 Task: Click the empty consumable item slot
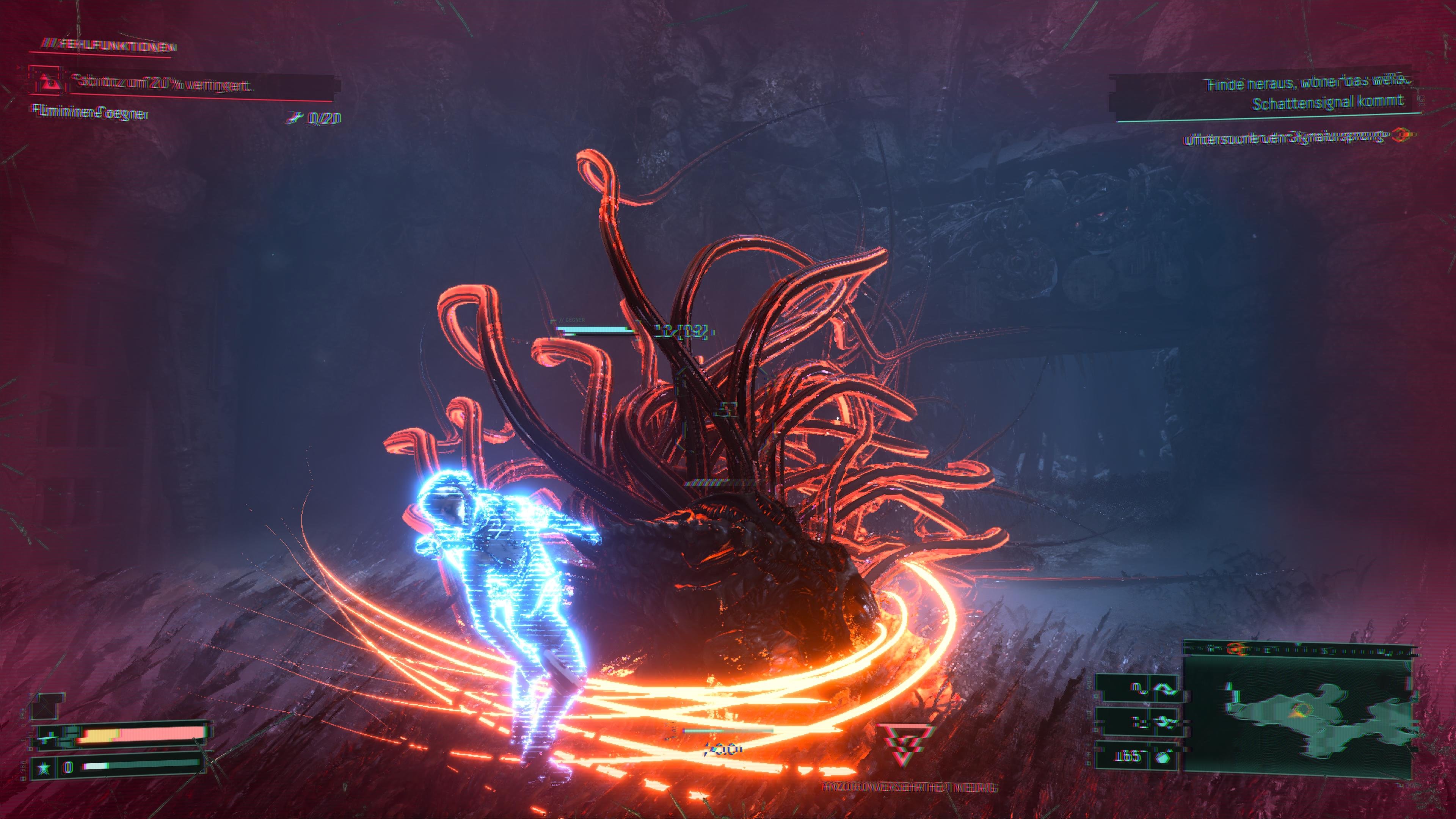click(x=45, y=707)
